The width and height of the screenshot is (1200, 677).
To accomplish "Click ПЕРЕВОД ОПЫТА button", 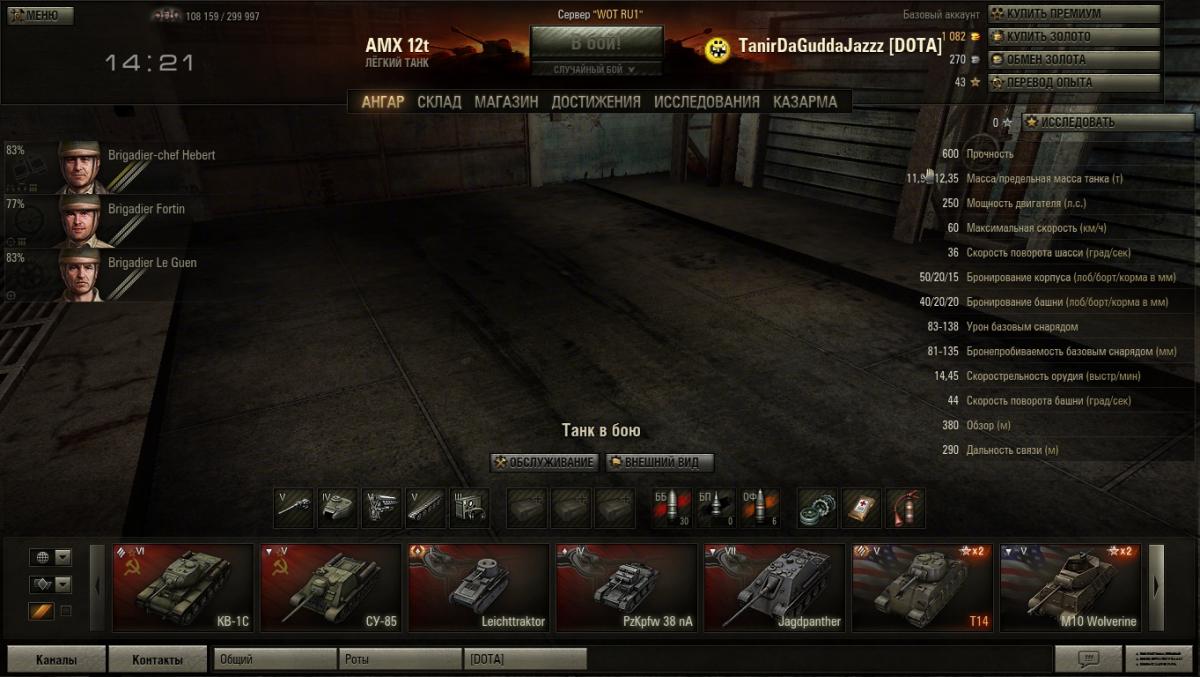I will [1074, 82].
